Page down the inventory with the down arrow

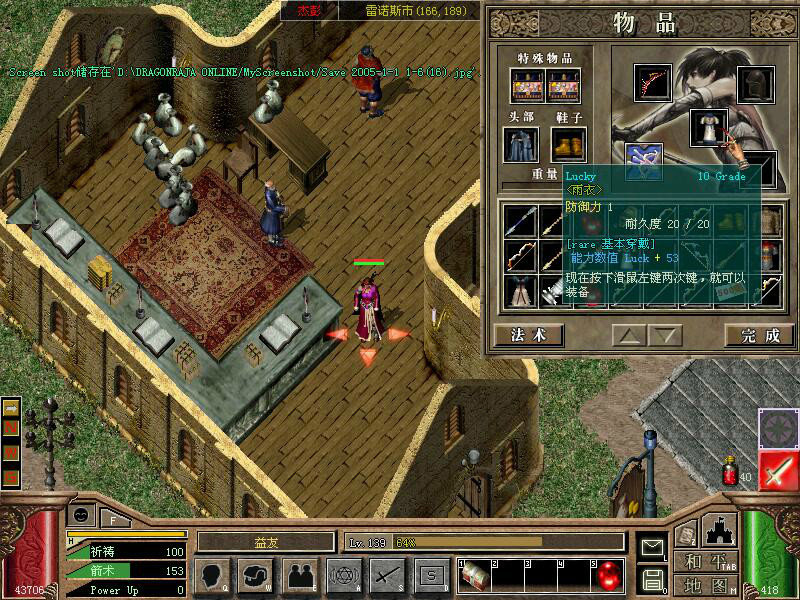(665, 335)
